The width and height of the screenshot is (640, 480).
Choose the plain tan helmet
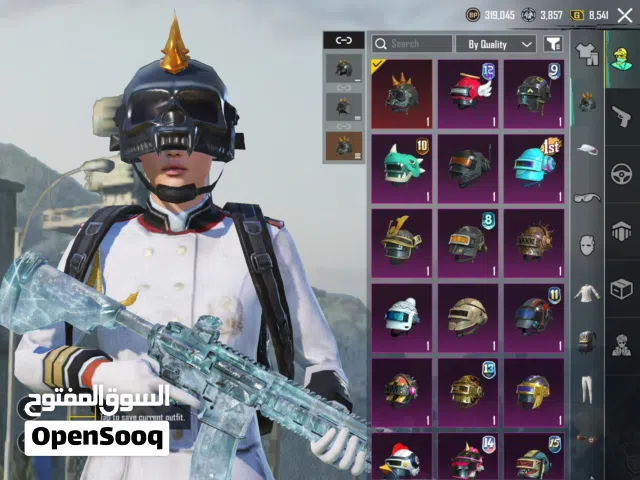pyautogui.click(x=467, y=316)
